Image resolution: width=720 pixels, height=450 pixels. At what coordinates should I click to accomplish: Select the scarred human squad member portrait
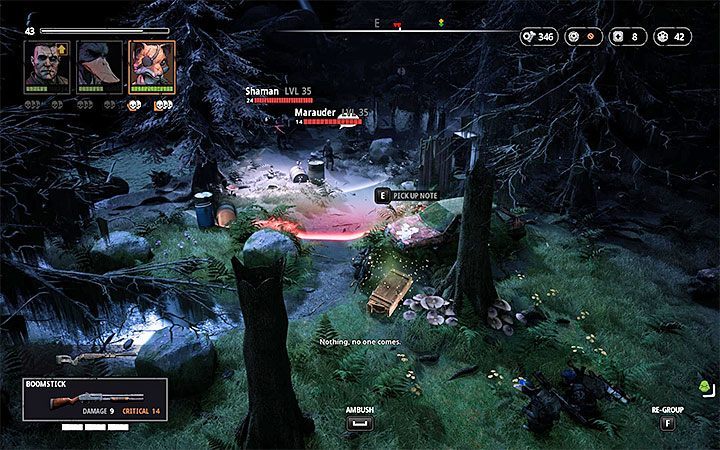tap(44, 67)
